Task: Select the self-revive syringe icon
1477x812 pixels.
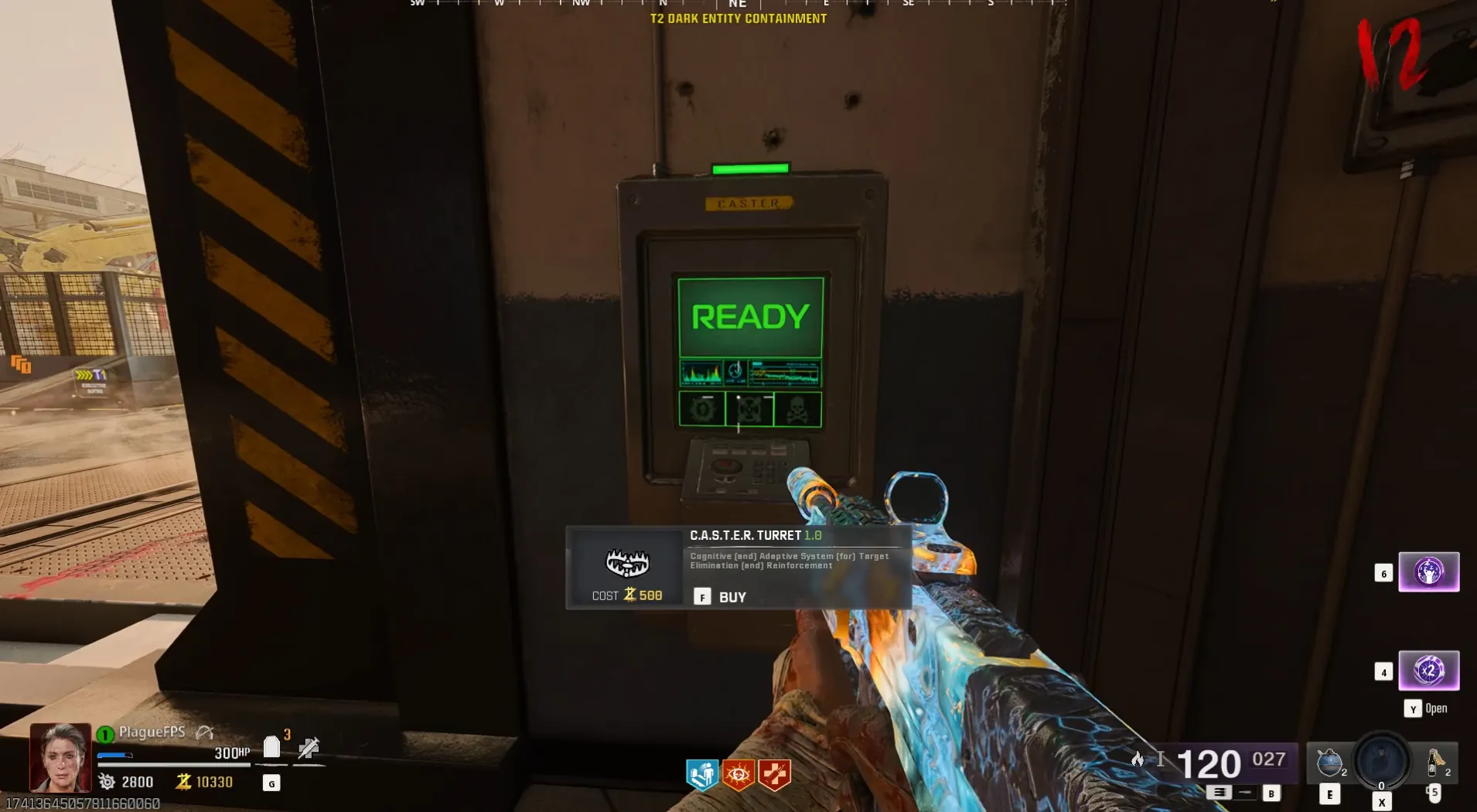Action: (x=309, y=748)
